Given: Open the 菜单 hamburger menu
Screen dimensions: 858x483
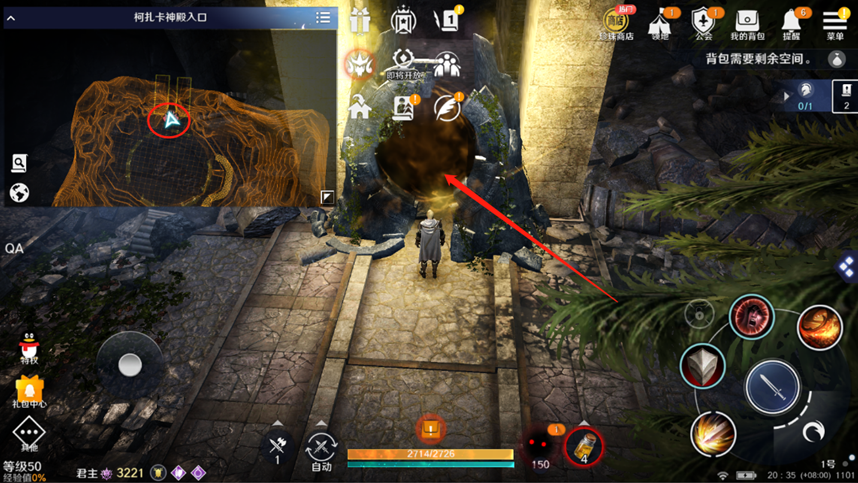Looking at the screenshot, I should point(835,20).
